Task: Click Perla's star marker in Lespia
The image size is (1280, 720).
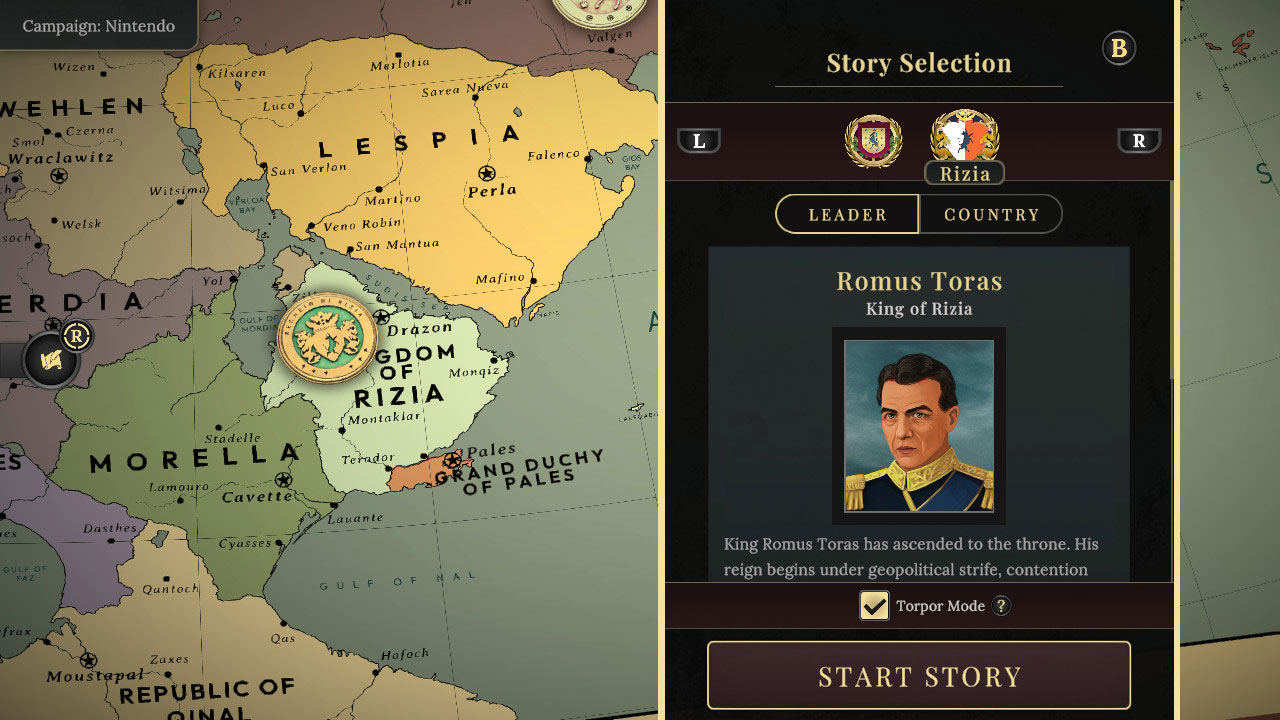Action: point(486,172)
